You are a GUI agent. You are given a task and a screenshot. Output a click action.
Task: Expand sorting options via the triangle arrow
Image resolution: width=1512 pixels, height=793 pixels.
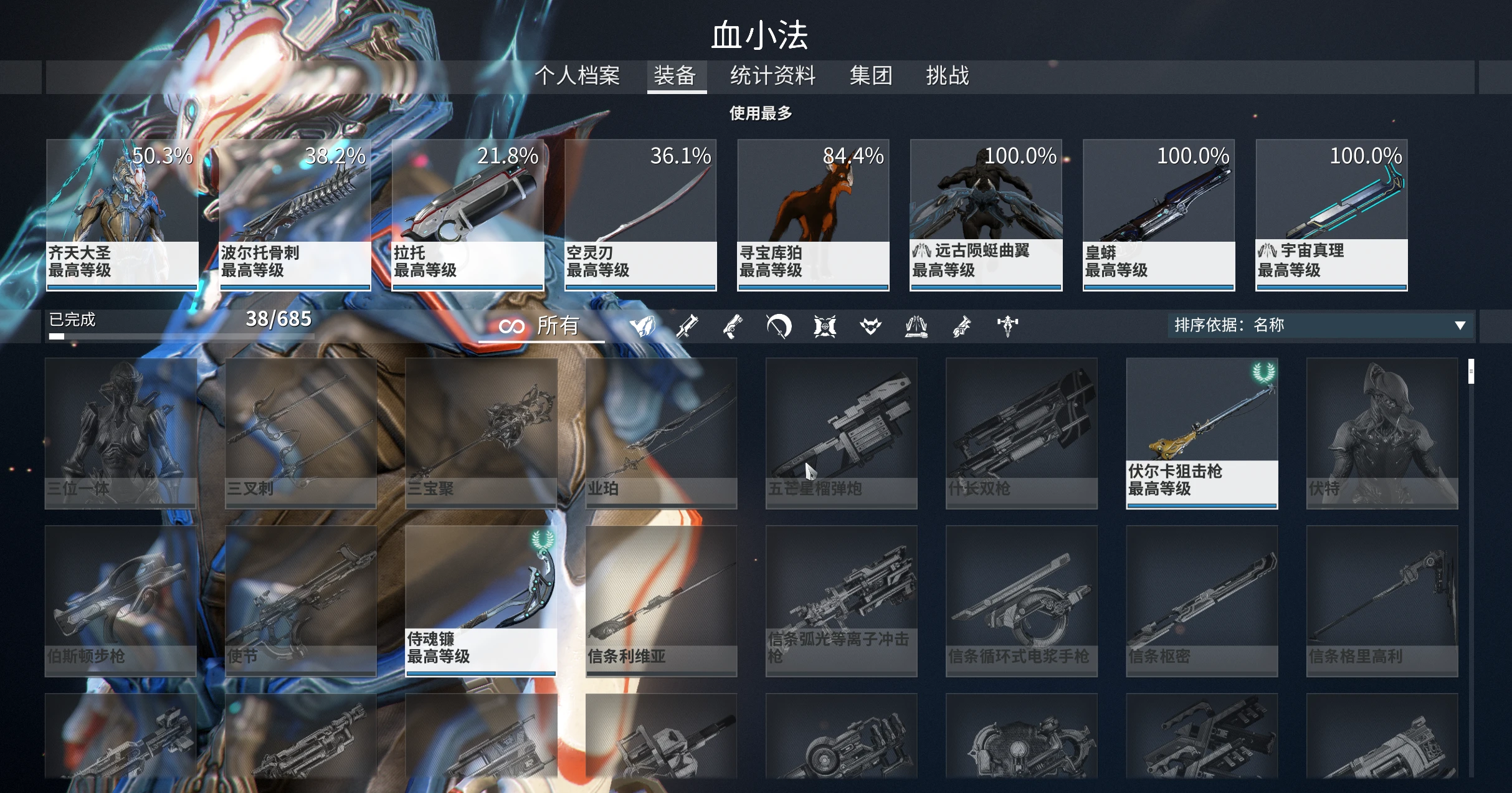point(1460,325)
